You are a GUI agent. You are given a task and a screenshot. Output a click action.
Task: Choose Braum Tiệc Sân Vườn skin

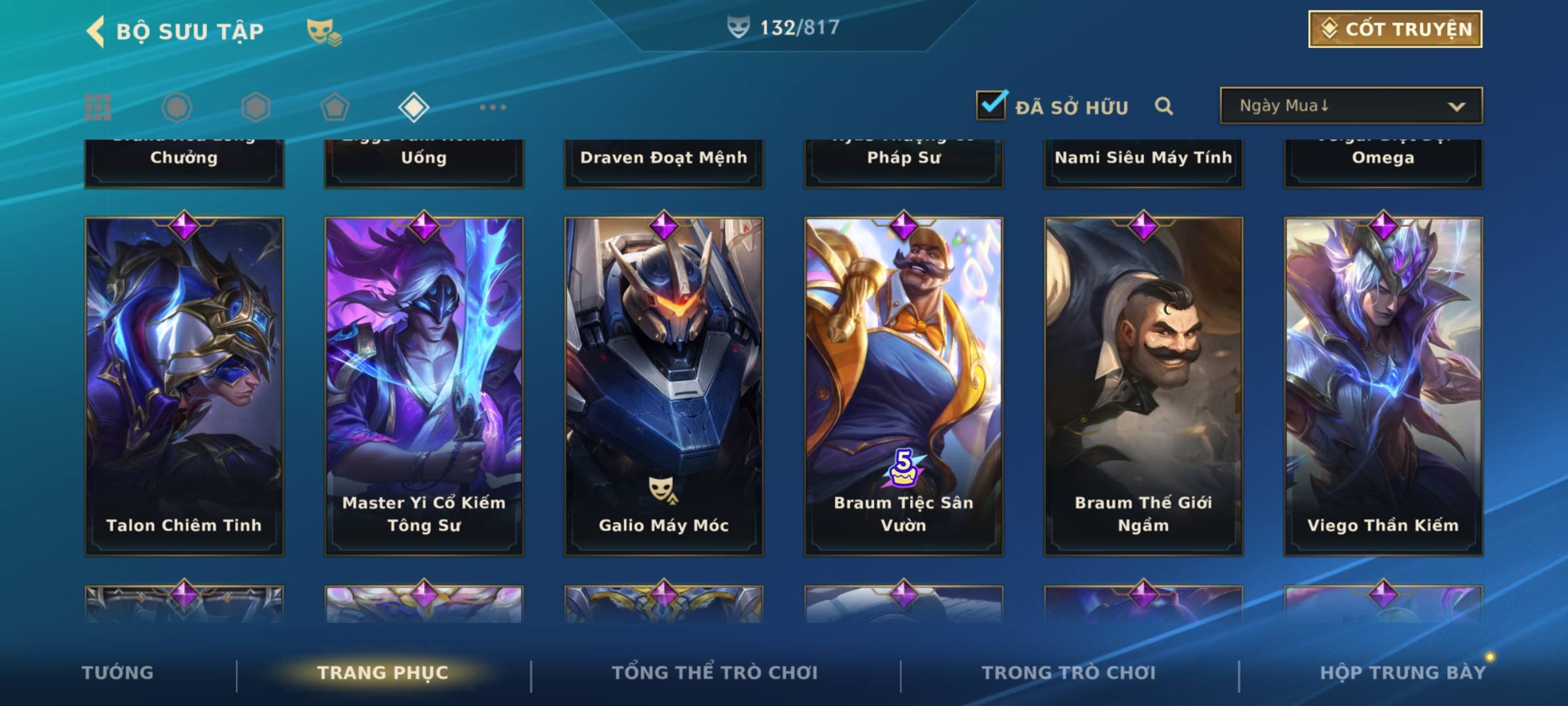(x=904, y=386)
